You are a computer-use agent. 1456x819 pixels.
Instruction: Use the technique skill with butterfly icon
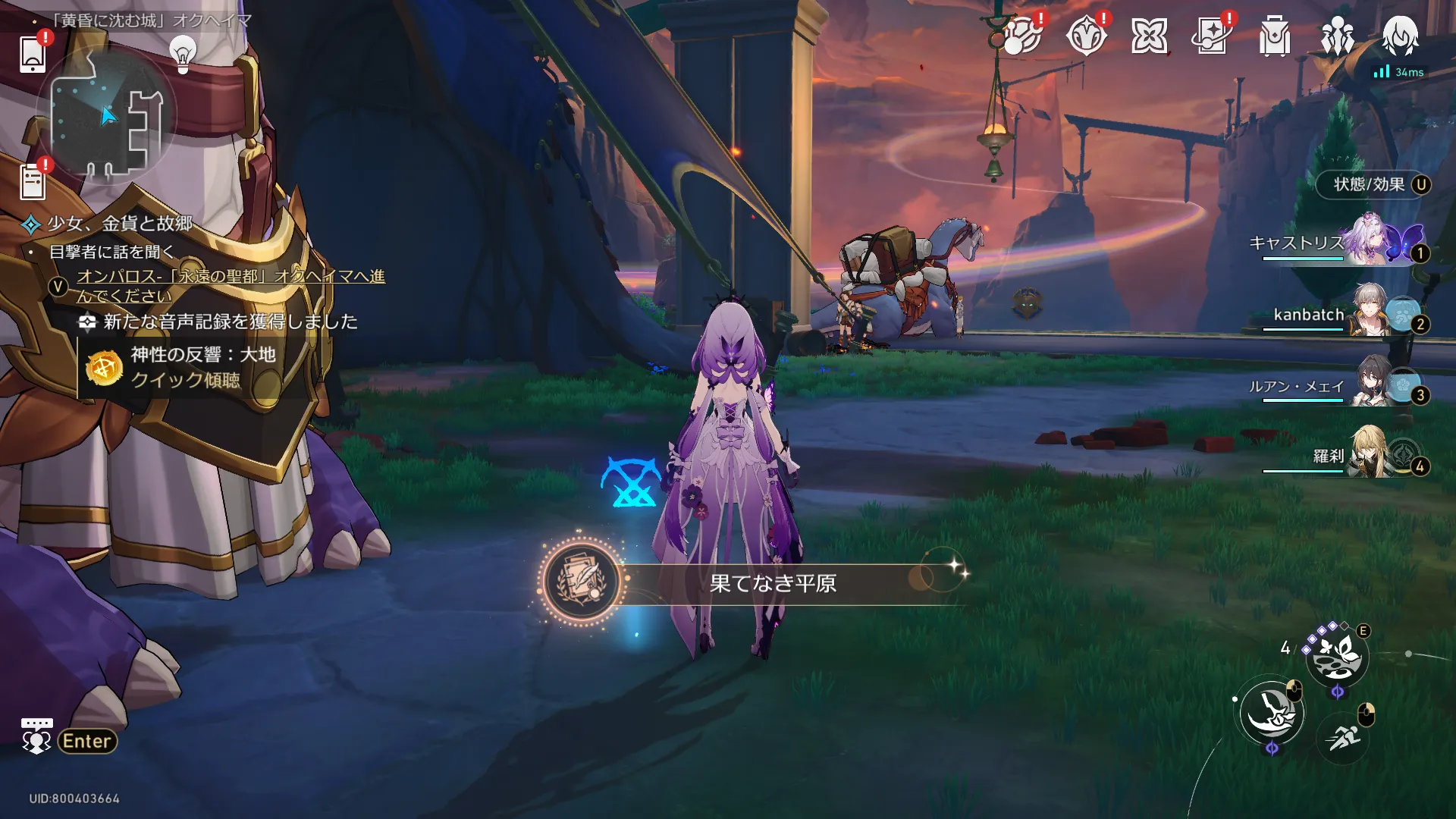pyautogui.click(x=1337, y=657)
